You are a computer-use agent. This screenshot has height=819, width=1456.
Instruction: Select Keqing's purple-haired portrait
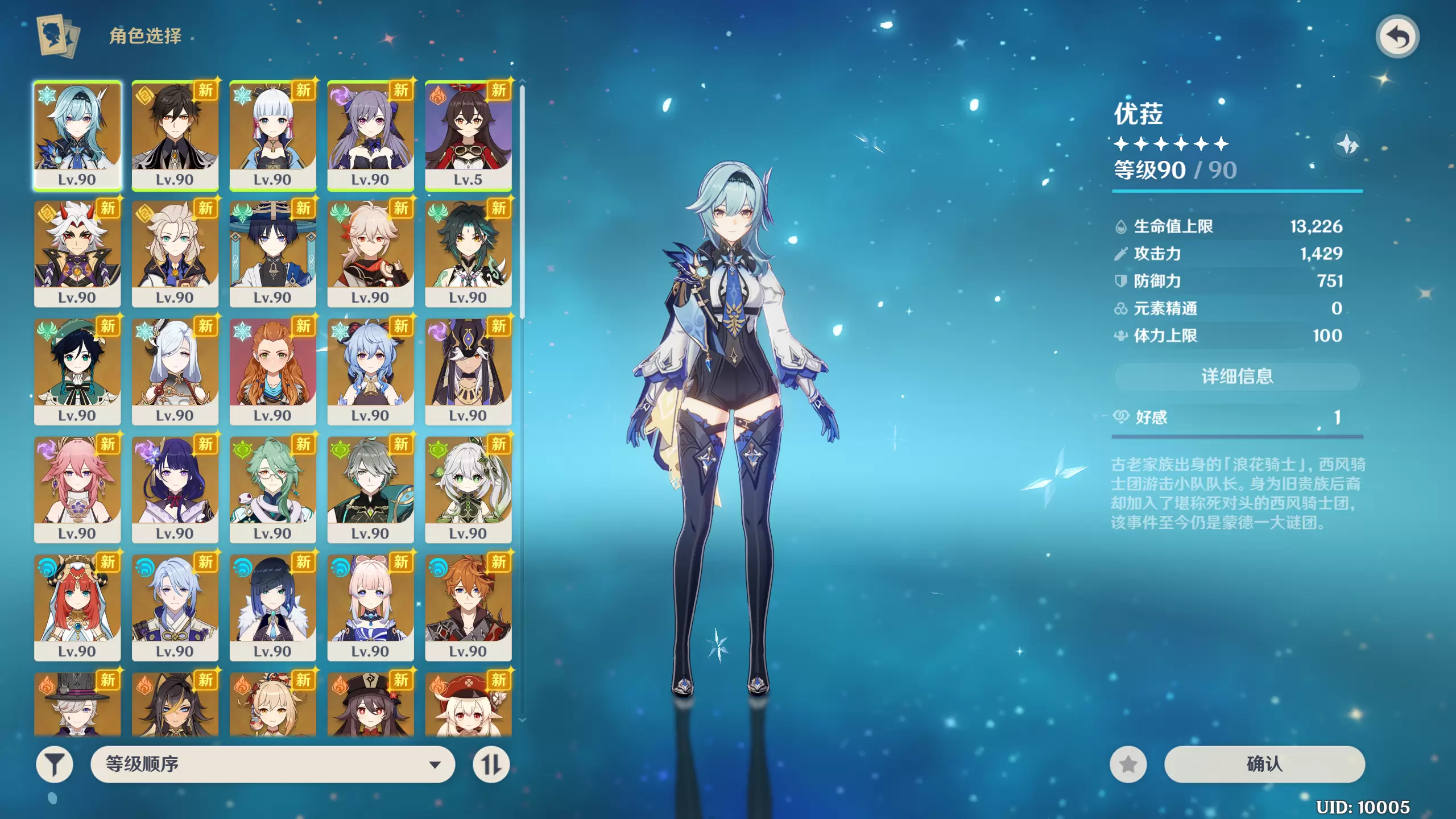pyautogui.click(x=370, y=135)
